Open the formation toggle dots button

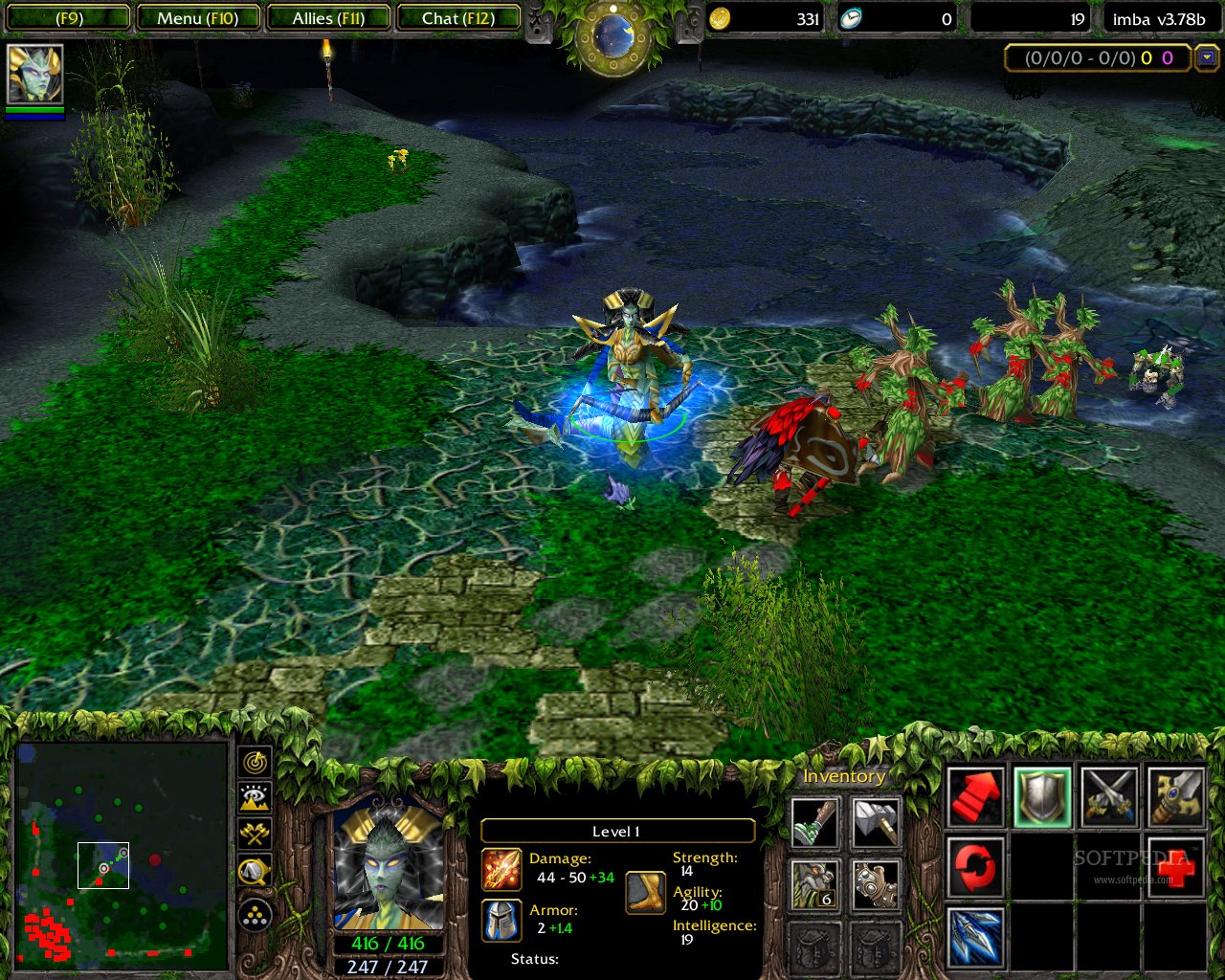tap(254, 916)
